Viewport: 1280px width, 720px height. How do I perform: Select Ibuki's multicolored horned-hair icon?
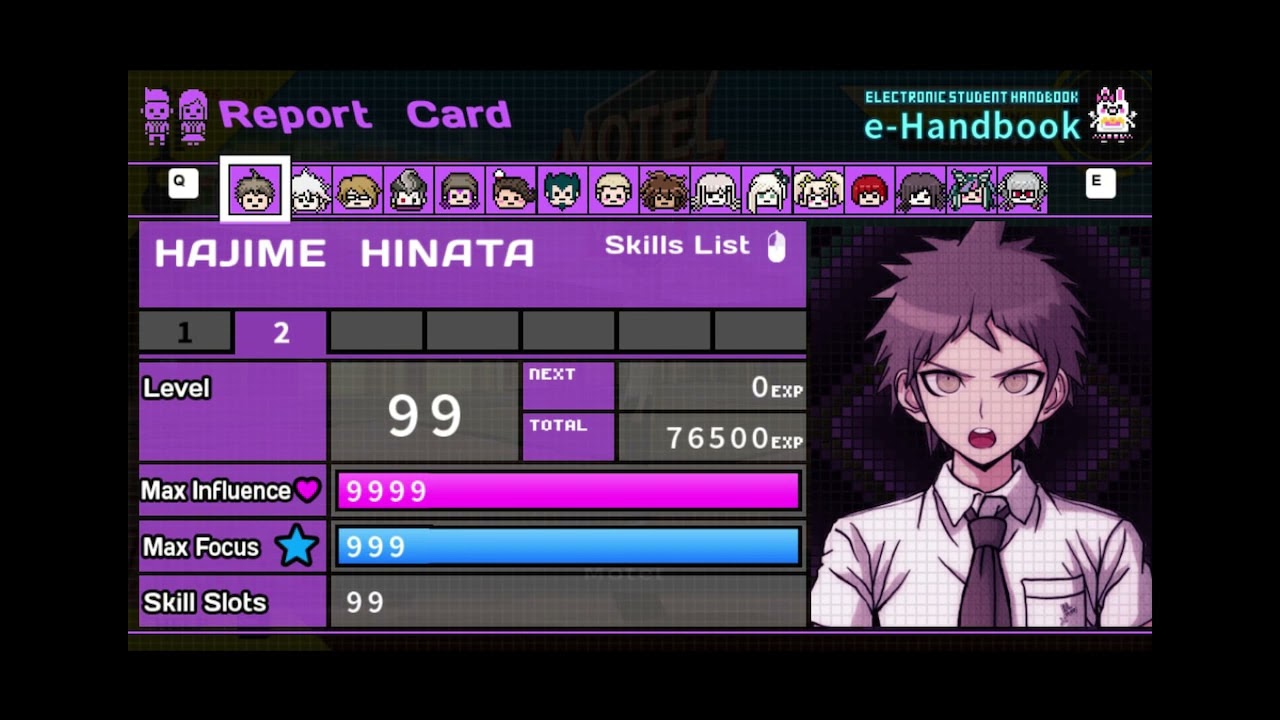pyautogui.click(x=971, y=190)
